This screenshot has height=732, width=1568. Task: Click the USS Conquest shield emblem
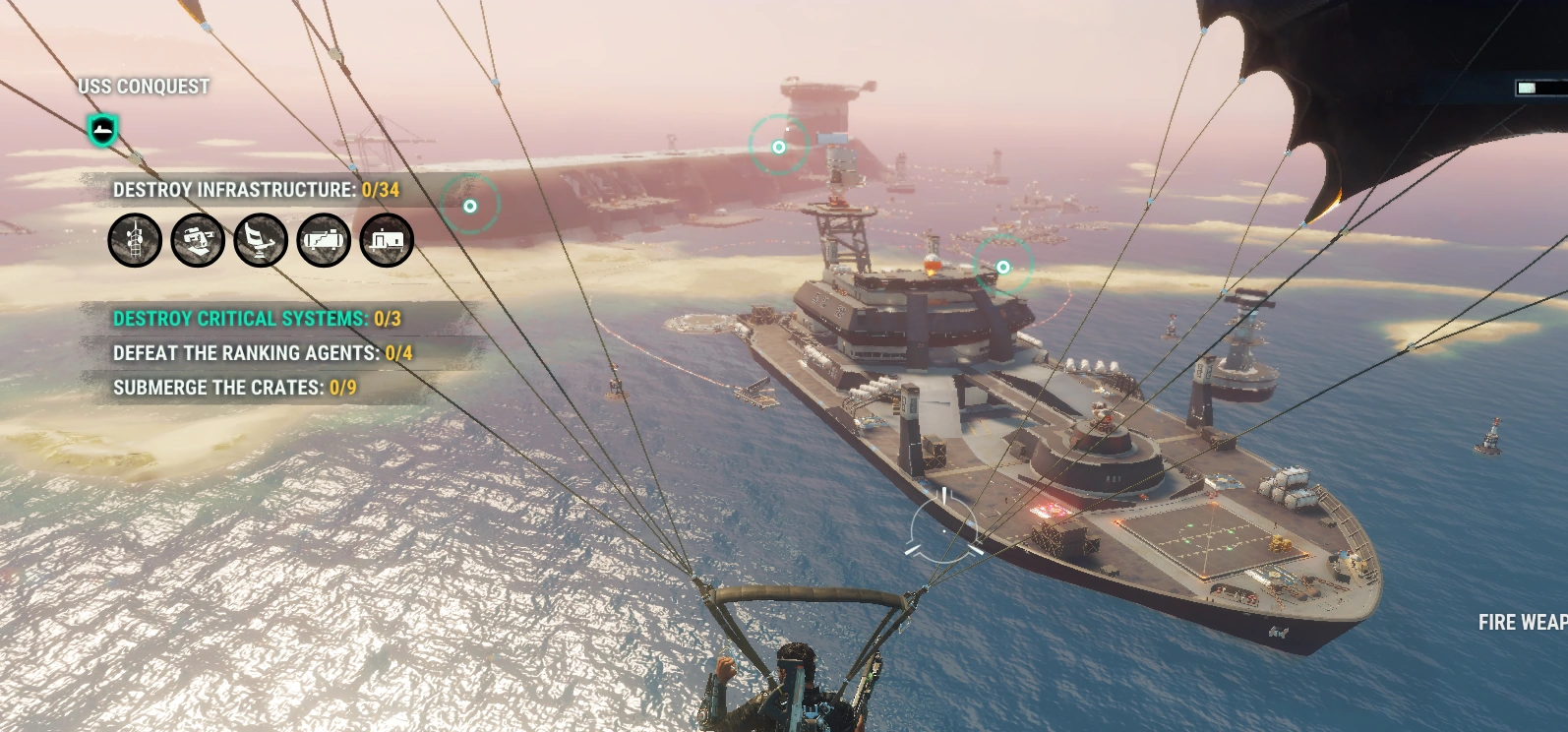(x=102, y=130)
